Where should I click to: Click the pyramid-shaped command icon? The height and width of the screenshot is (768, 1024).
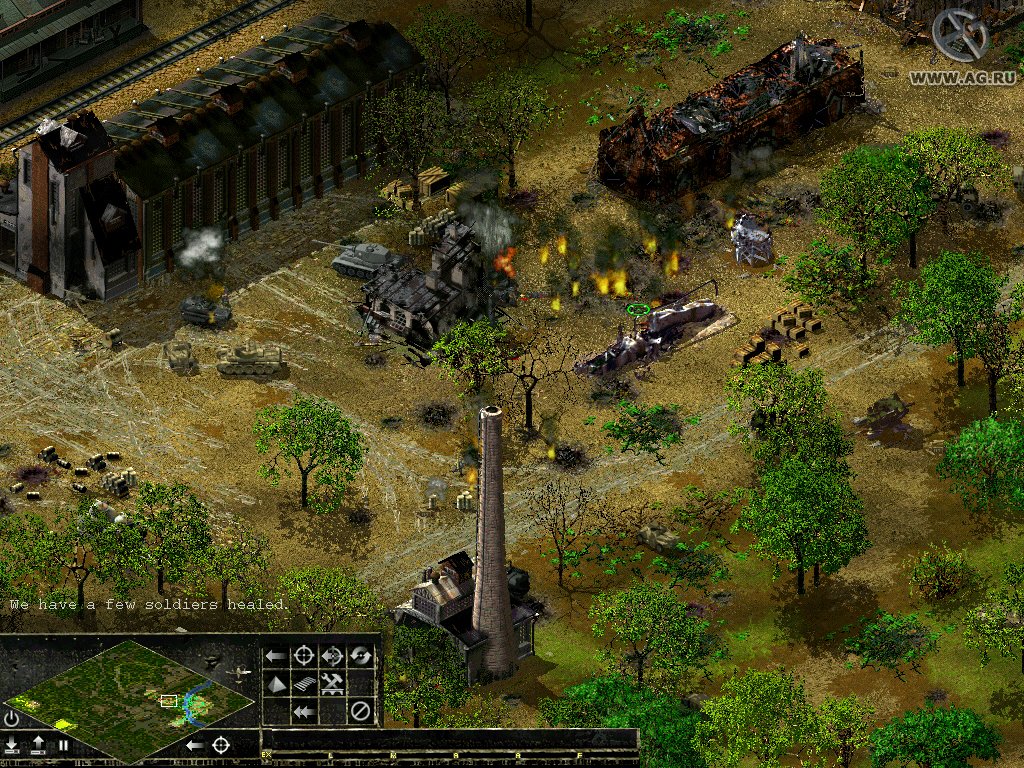point(276,684)
